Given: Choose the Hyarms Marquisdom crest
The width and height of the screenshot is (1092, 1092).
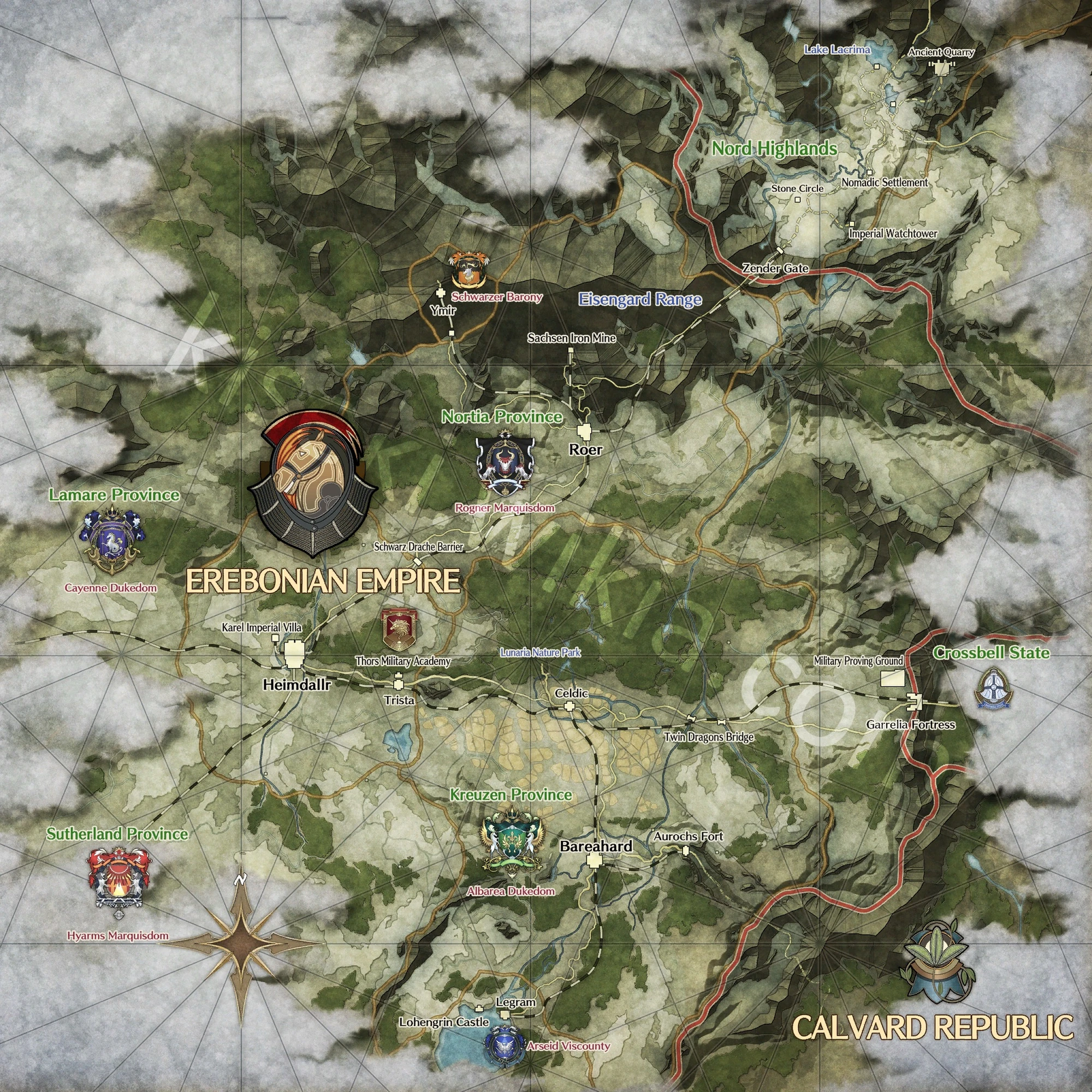Looking at the screenshot, I should tap(119, 882).
